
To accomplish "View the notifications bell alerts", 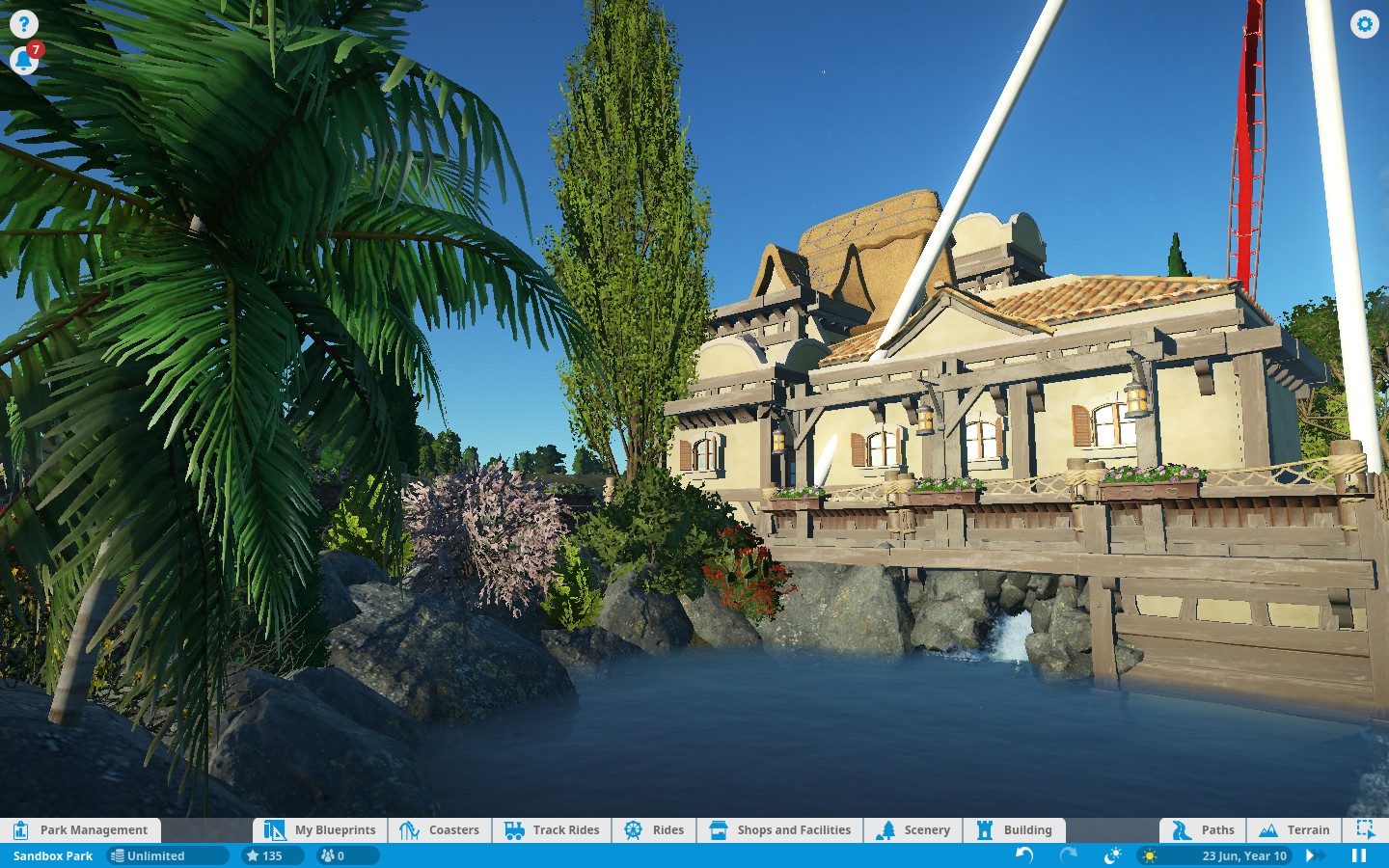I will point(23,62).
